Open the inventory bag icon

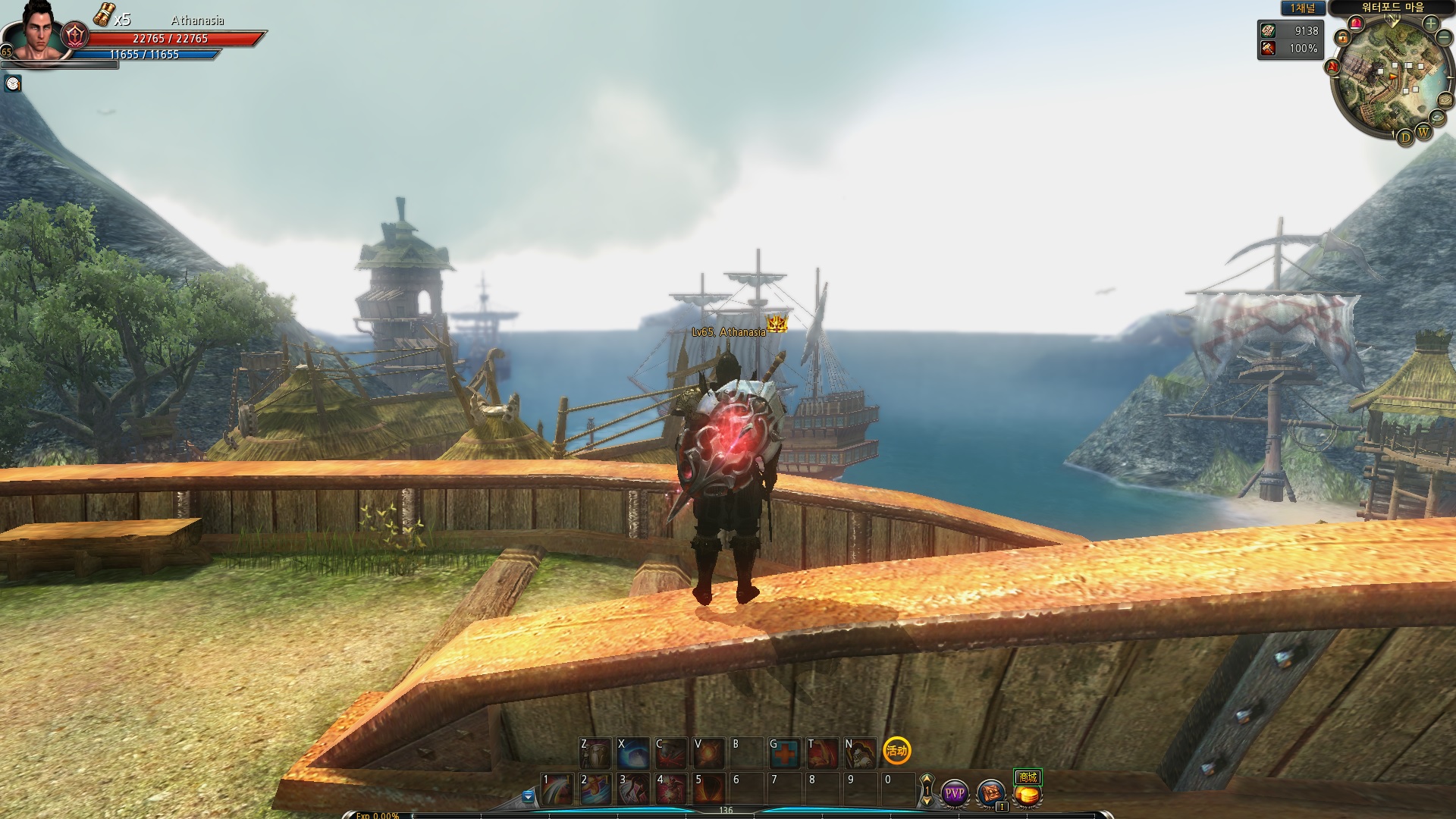(x=990, y=793)
